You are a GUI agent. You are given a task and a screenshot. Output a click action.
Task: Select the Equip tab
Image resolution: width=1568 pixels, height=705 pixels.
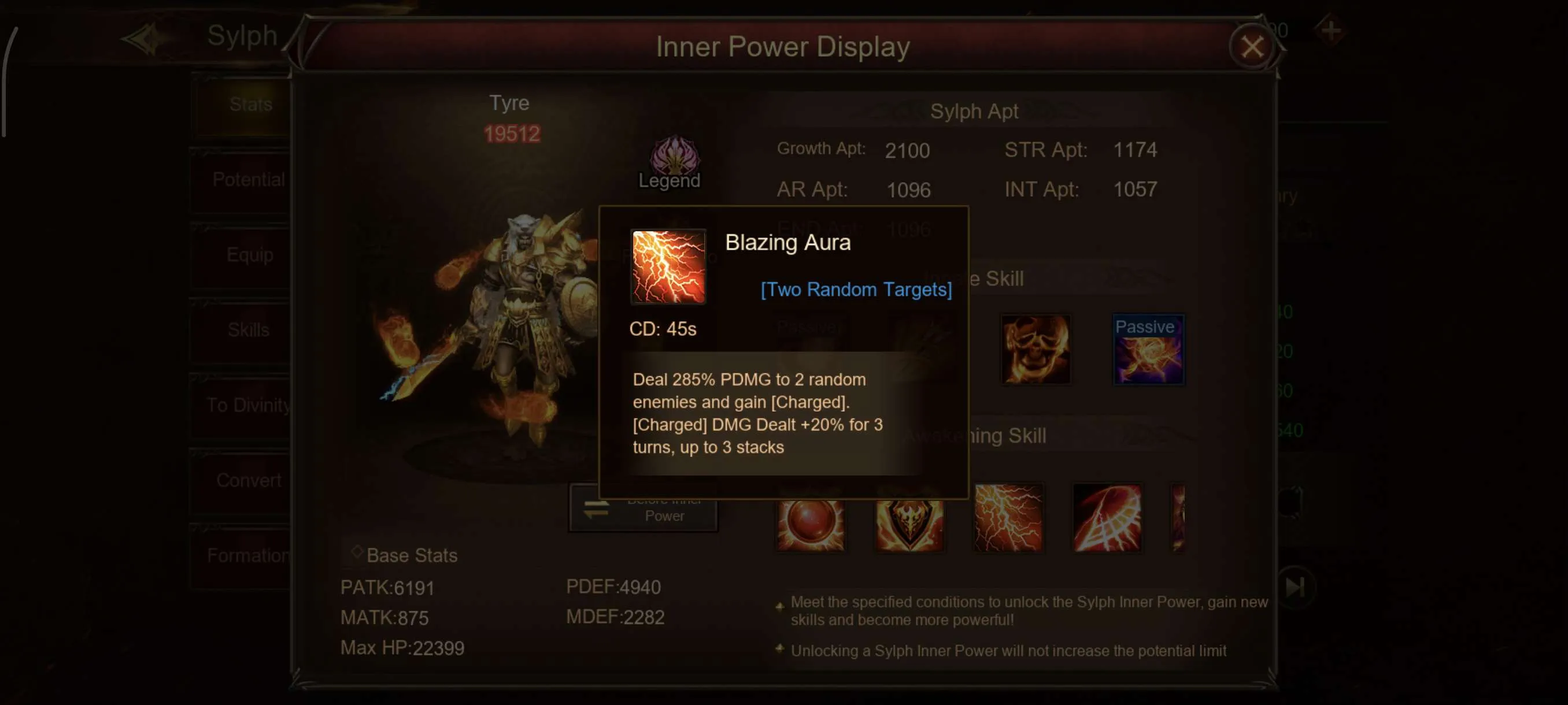250,255
